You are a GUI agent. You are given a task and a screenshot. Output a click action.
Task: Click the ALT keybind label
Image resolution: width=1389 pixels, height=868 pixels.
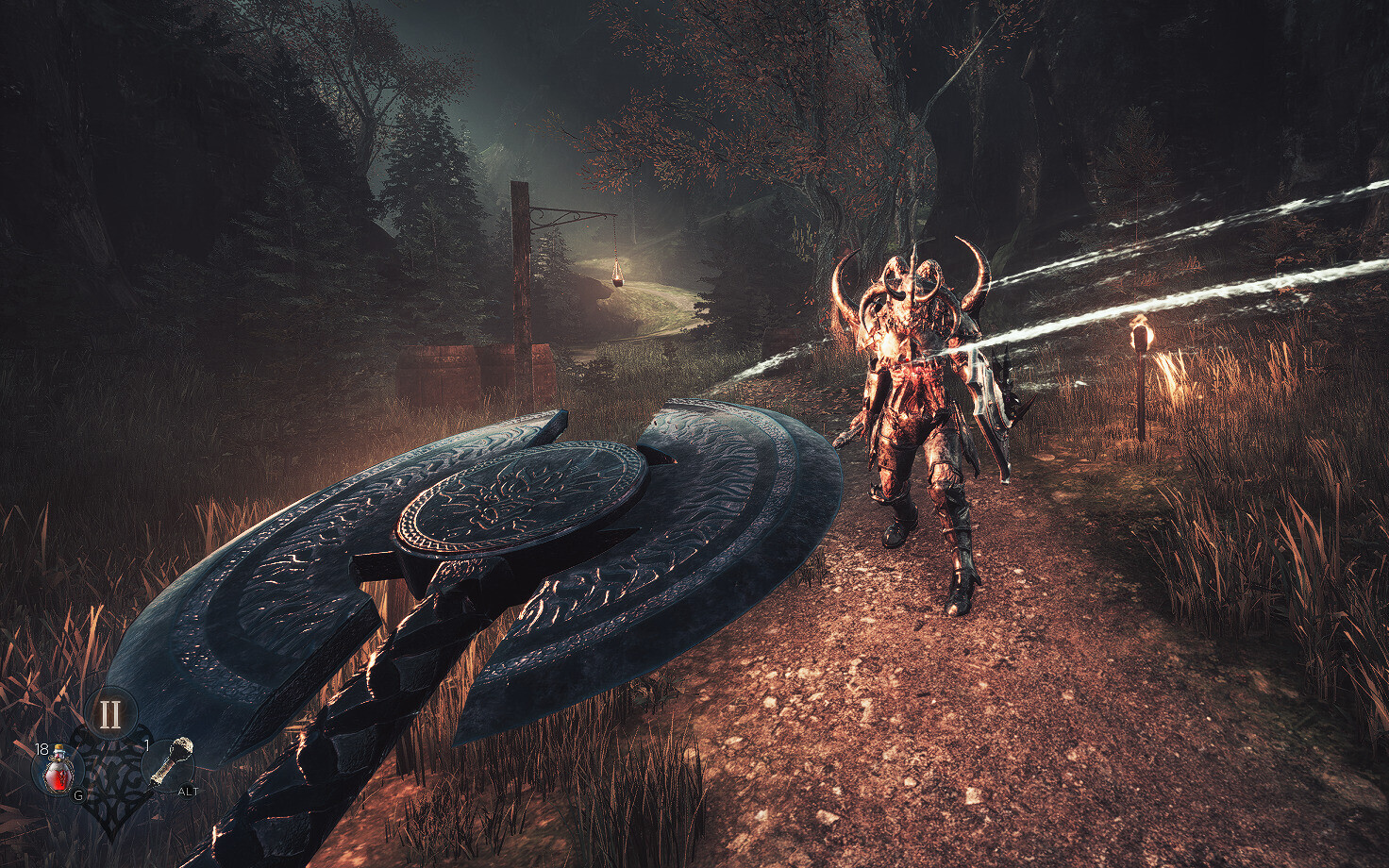click(x=188, y=791)
